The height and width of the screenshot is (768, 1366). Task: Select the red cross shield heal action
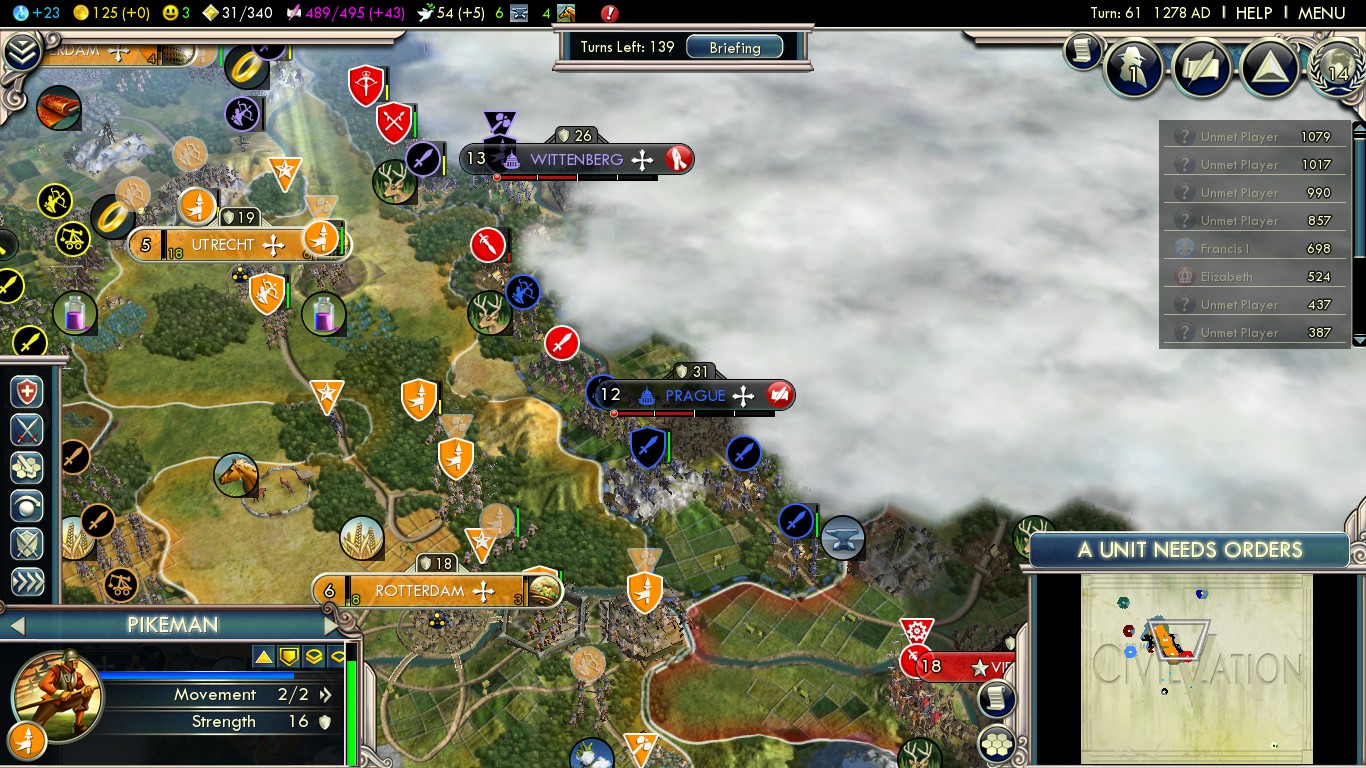pyautogui.click(x=27, y=391)
